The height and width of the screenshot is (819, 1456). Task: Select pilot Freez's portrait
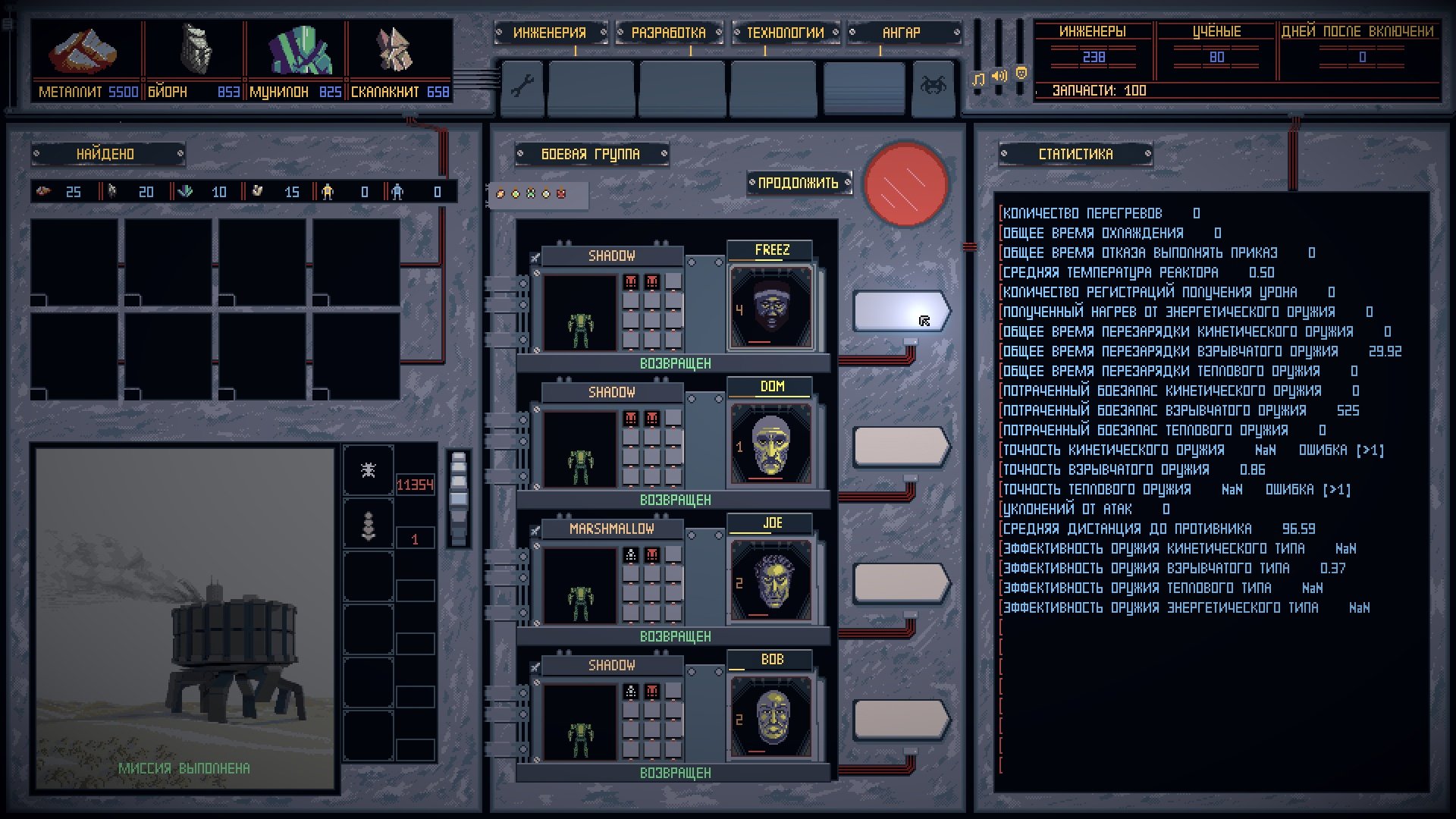coord(771,307)
